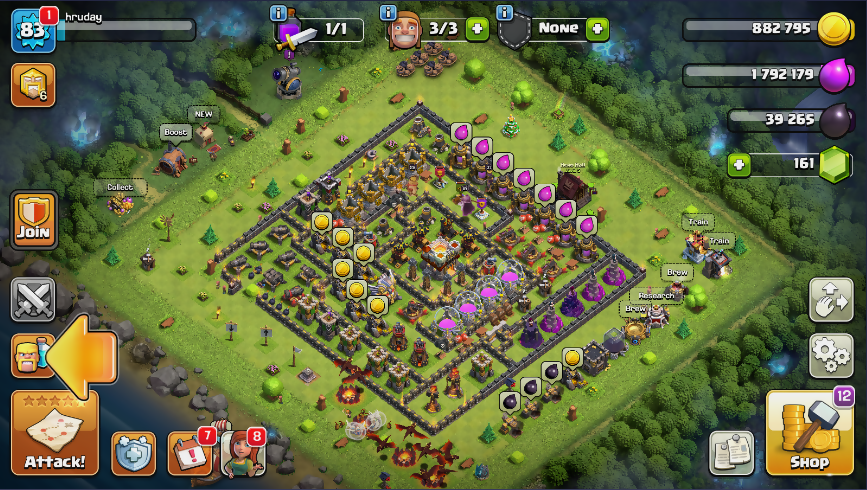
Task: Tap the Join clan shield button
Action: point(33,219)
